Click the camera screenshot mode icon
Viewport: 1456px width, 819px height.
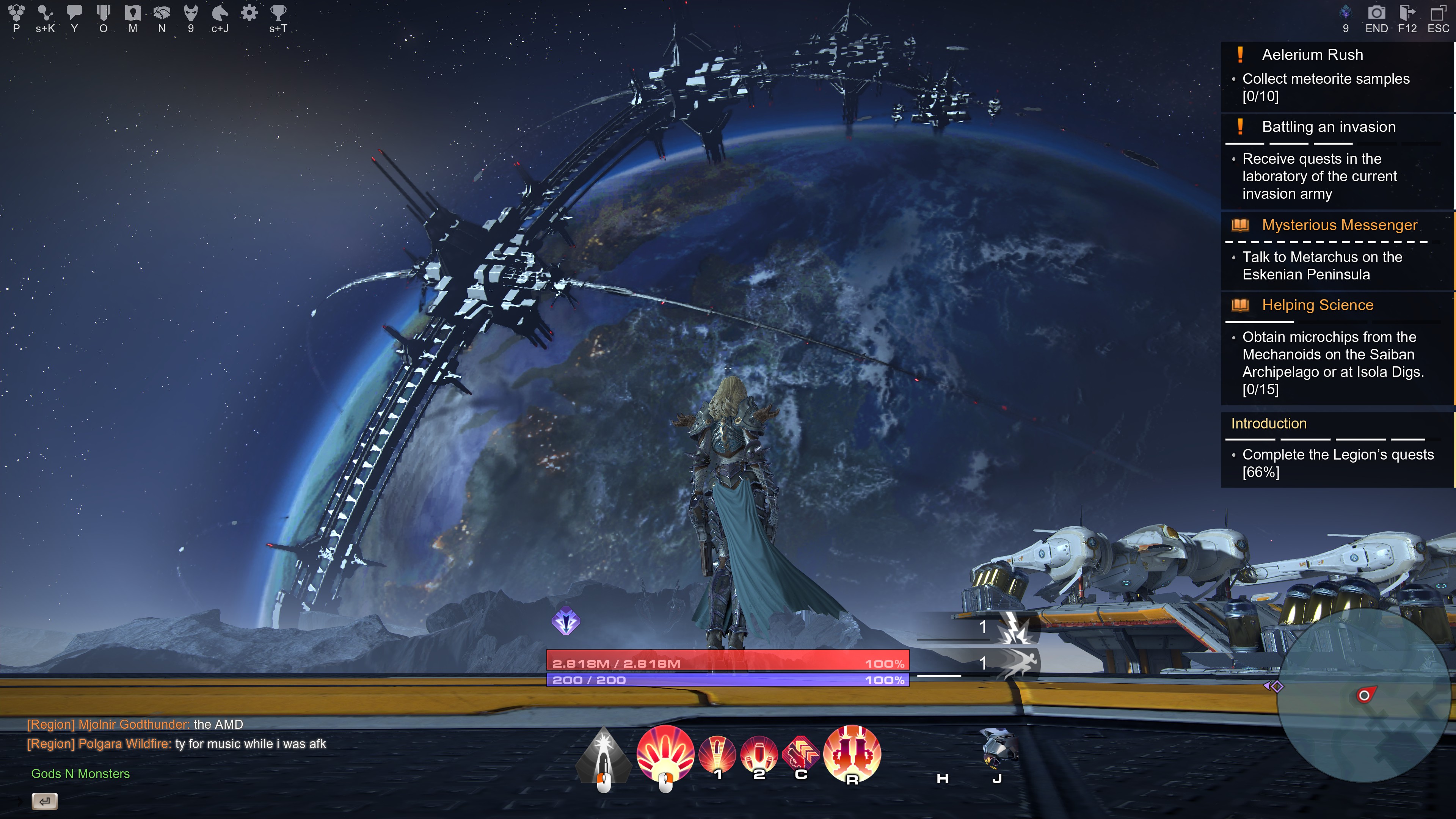(x=1376, y=13)
